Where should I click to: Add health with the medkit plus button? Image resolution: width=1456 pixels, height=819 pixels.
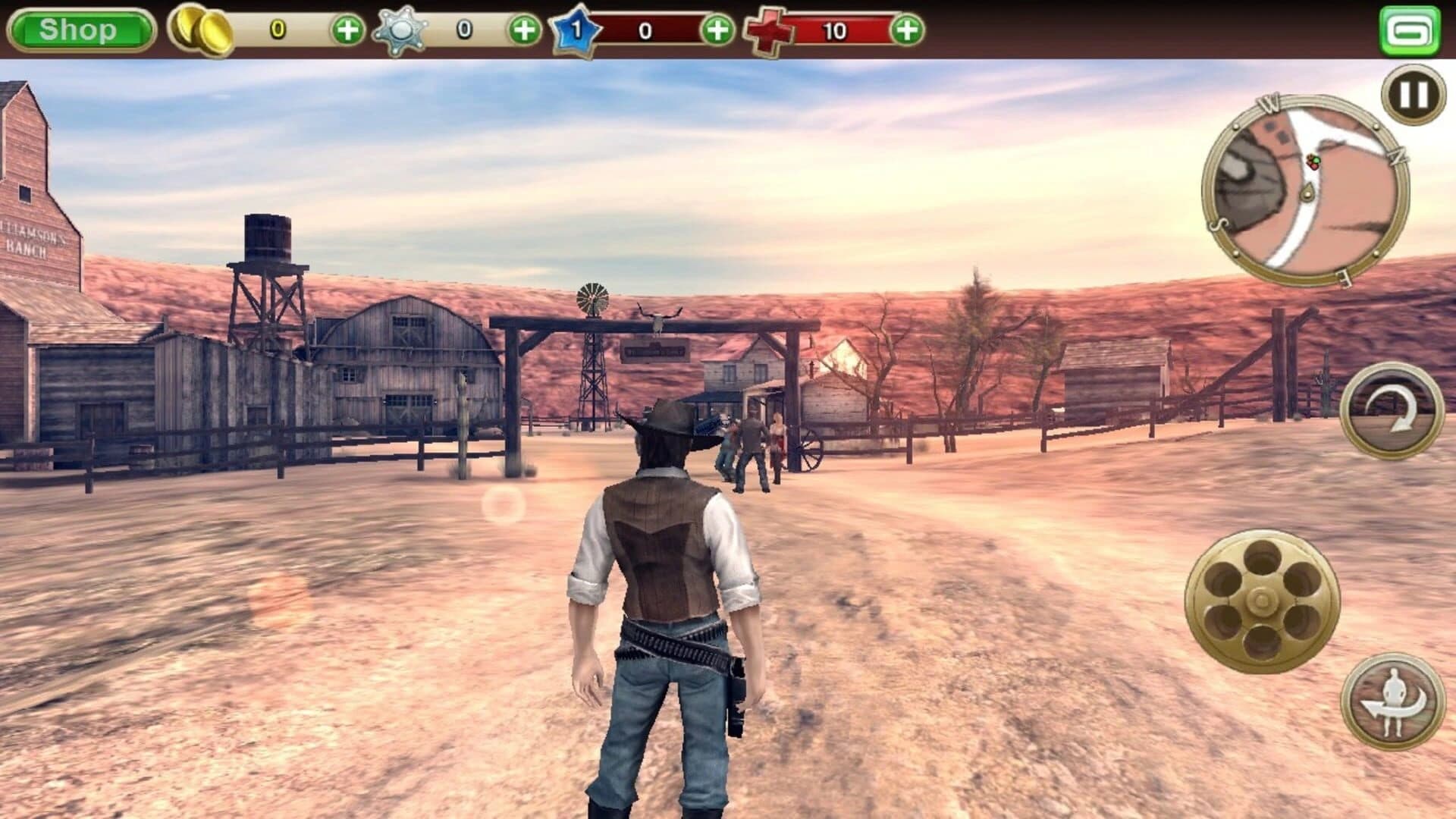point(907,30)
